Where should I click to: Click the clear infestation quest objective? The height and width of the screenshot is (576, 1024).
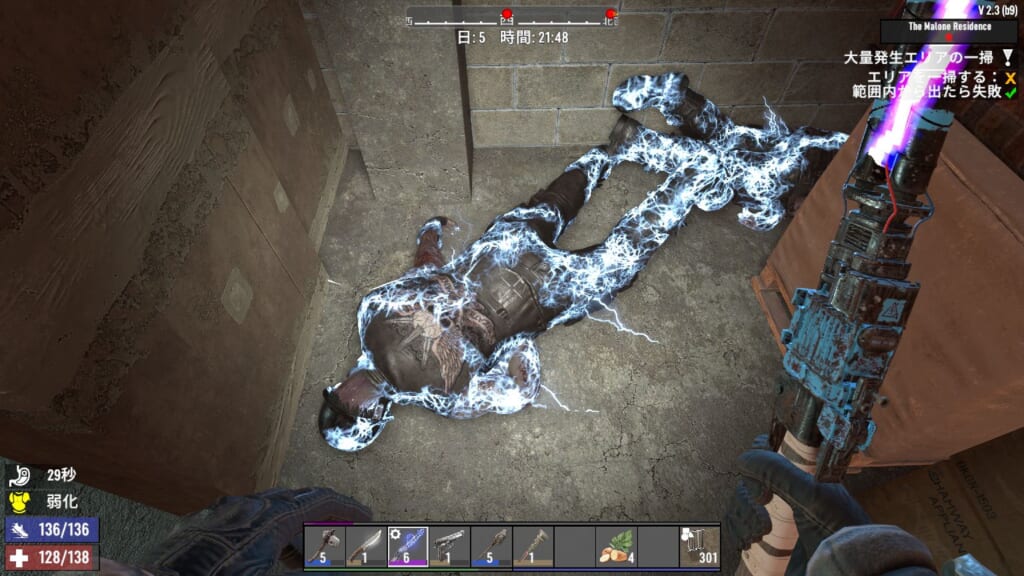coord(926,56)
